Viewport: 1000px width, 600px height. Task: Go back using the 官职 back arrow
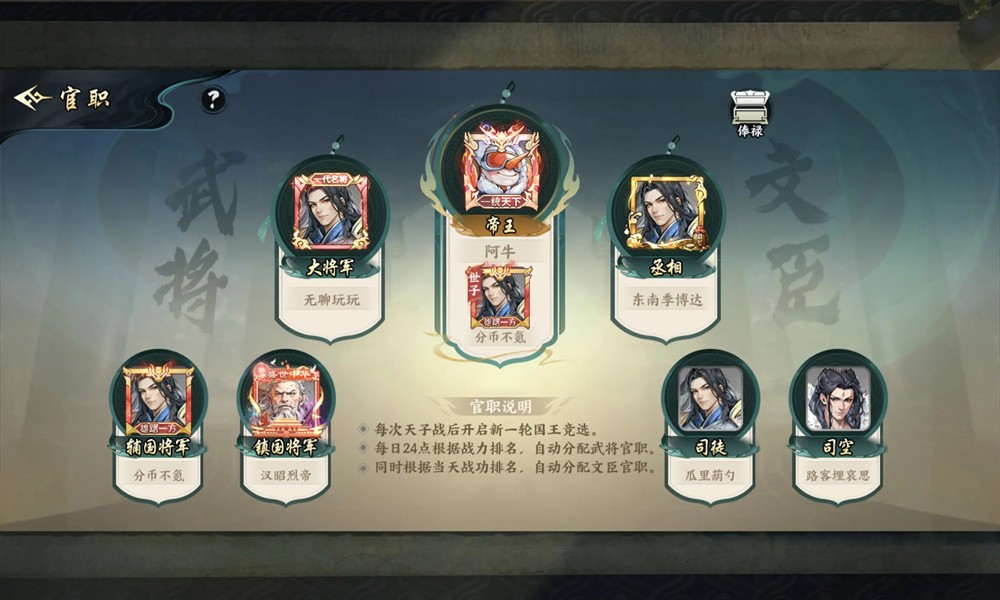click(x=32, y=99)
